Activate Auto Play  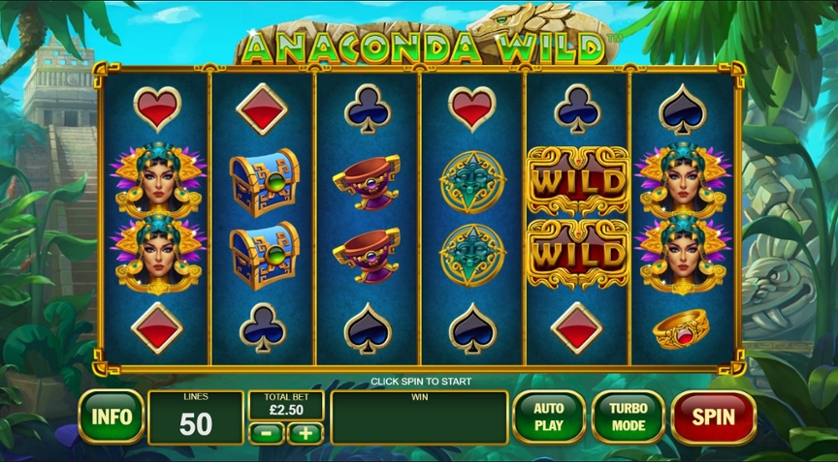(548, 416)
